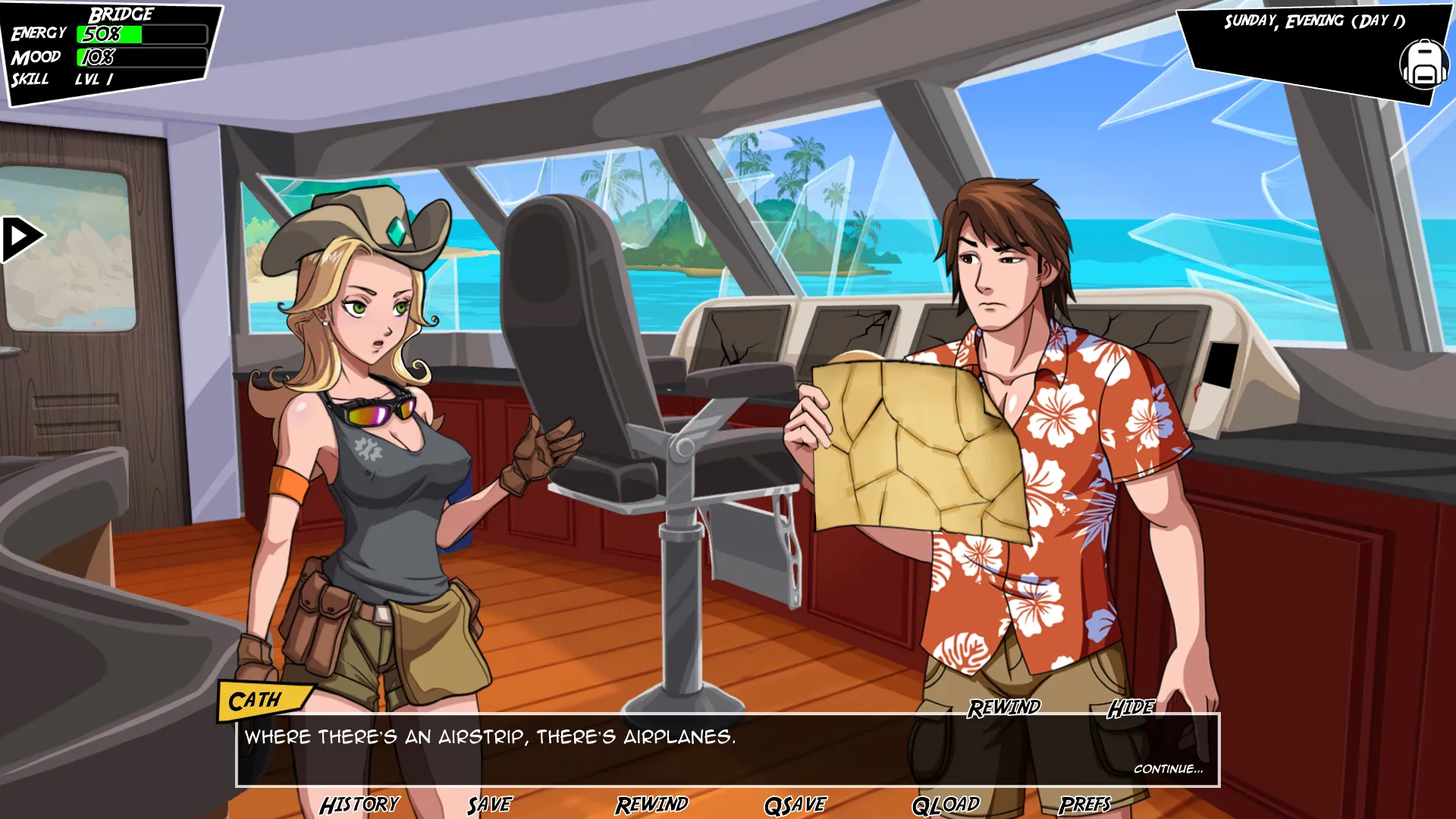
Task: Open the Save menu
Action: click(x=489, y=805)
